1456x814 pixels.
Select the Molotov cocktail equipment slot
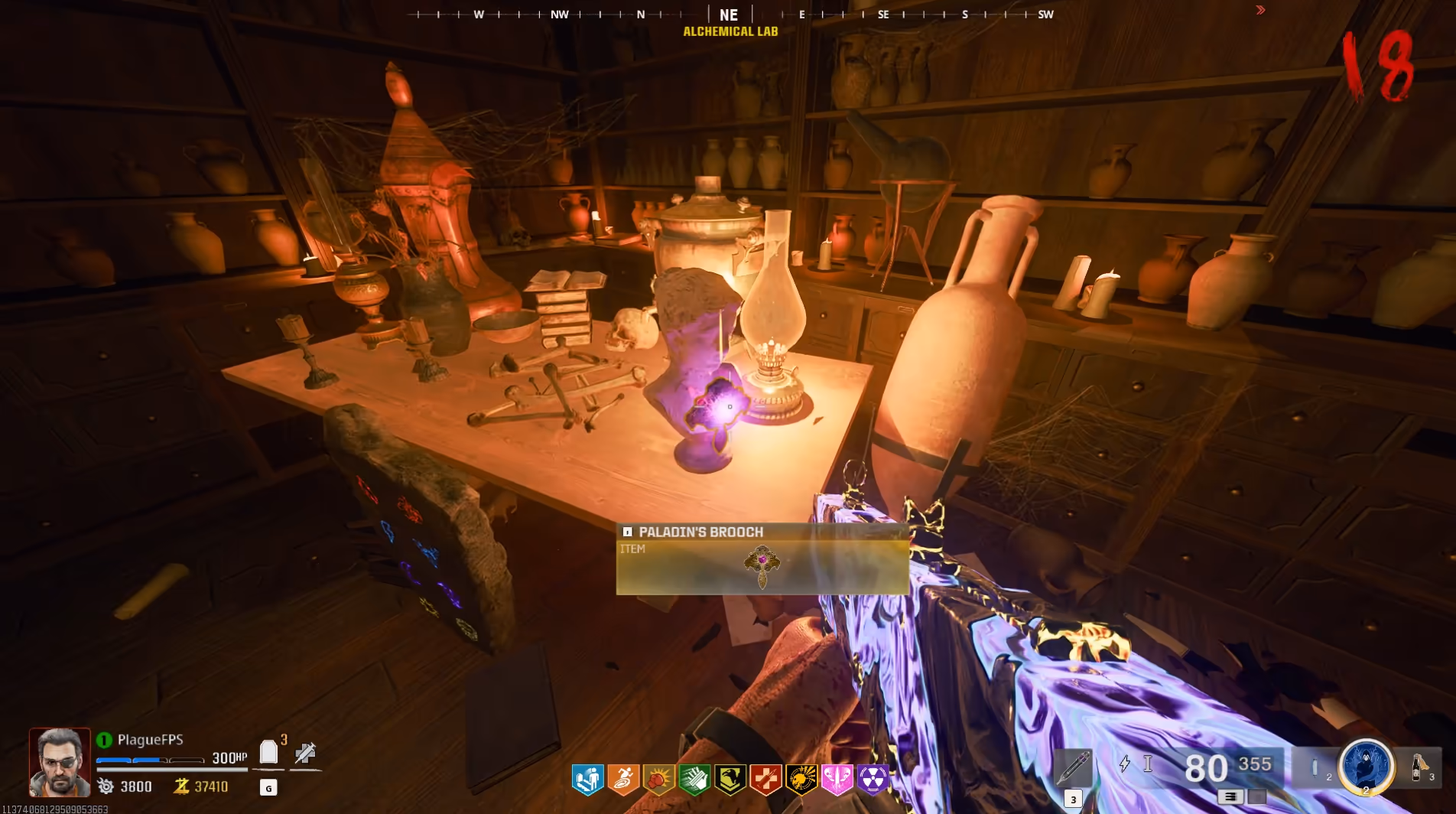click(x=1419, y=767)
